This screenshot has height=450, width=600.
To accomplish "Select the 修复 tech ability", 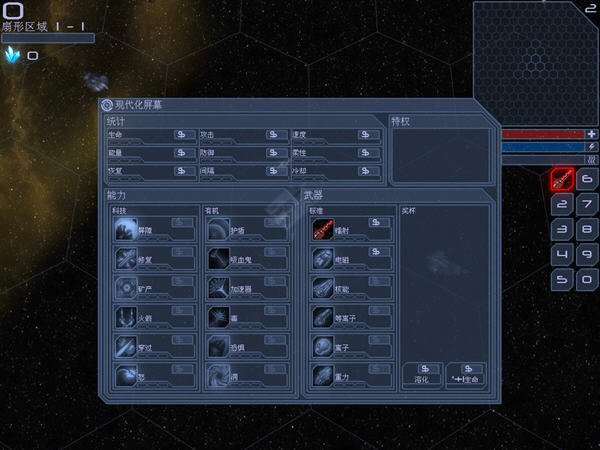I will (x=127, y=259).
